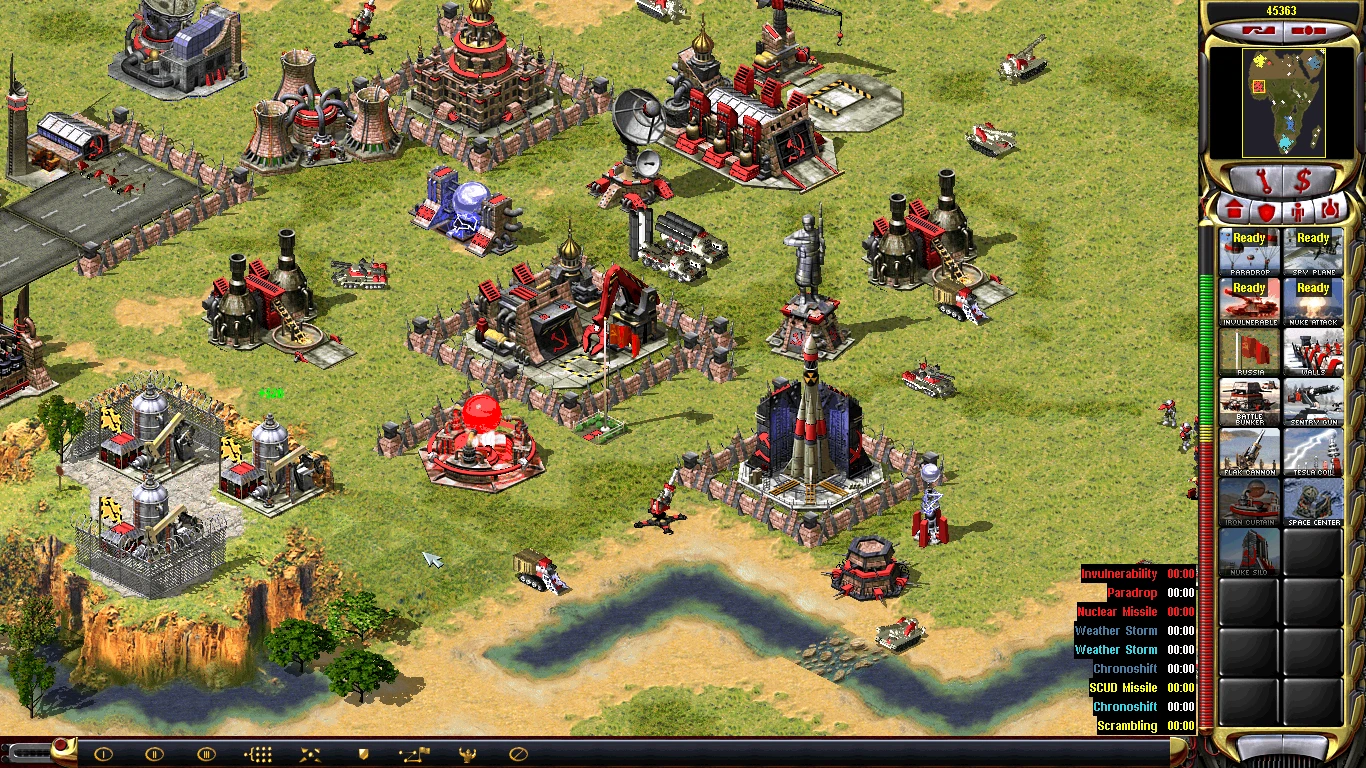Toggle guard mode shield icon
Screen dimensions: 1366x768
point(365,754)
